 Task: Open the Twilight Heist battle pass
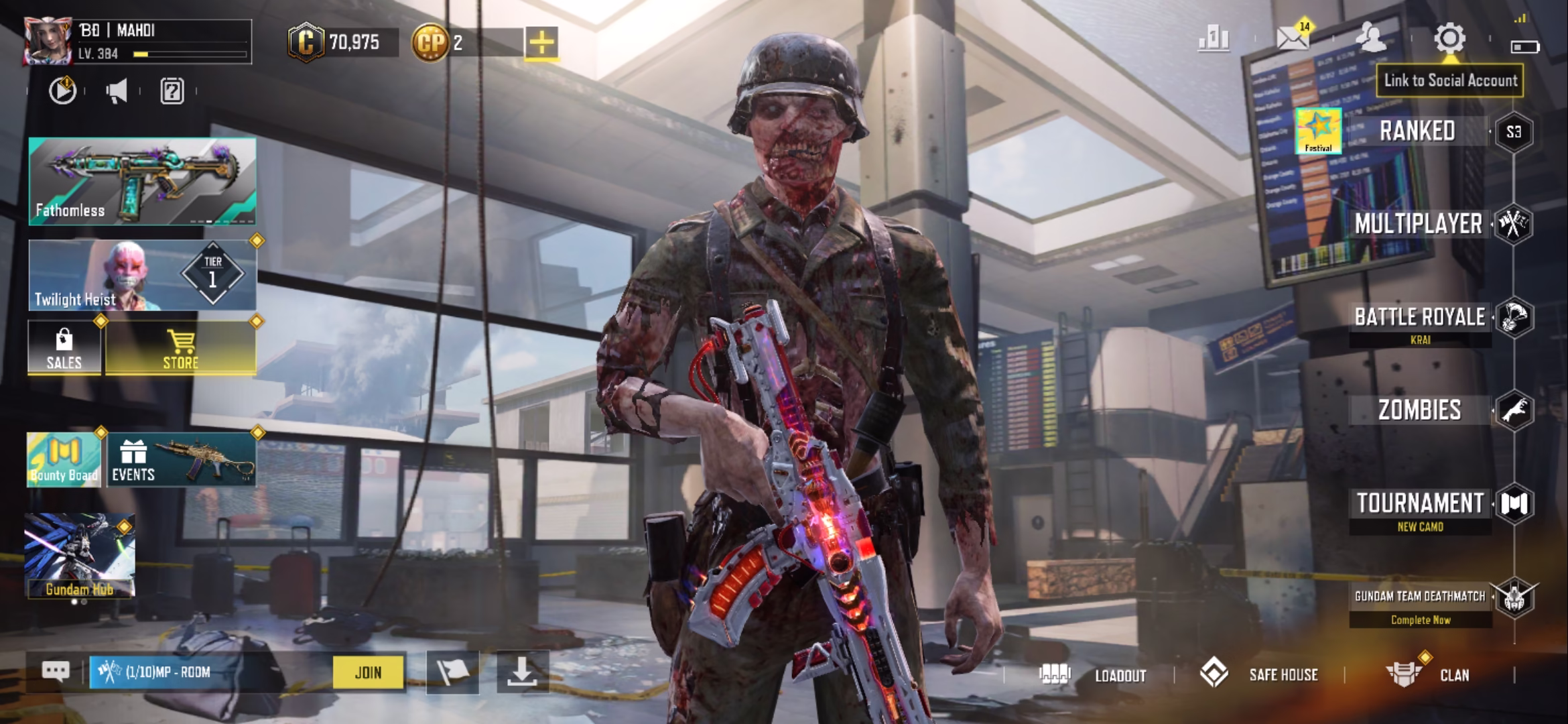pos(142,276)
